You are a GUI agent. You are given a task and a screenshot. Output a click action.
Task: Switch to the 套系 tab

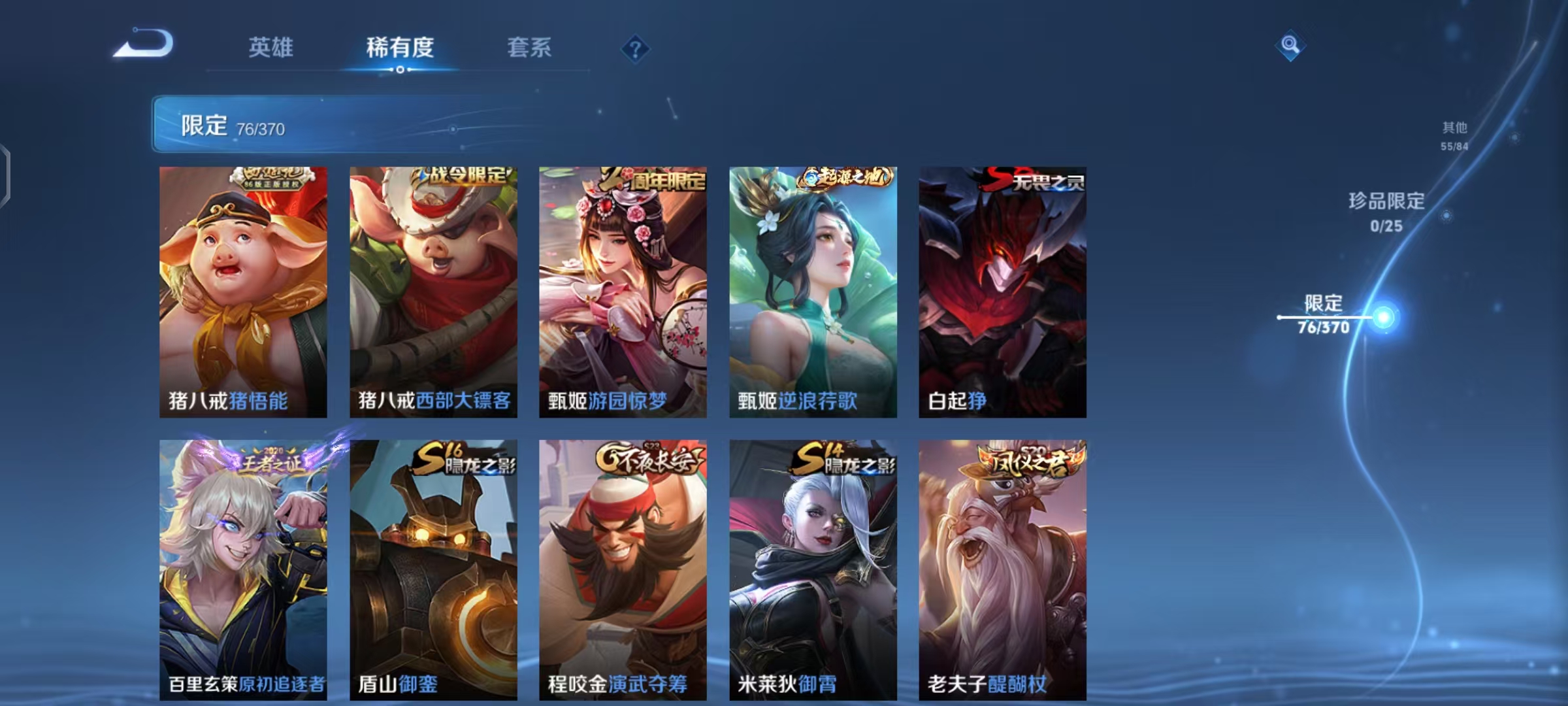coord(528,48)
